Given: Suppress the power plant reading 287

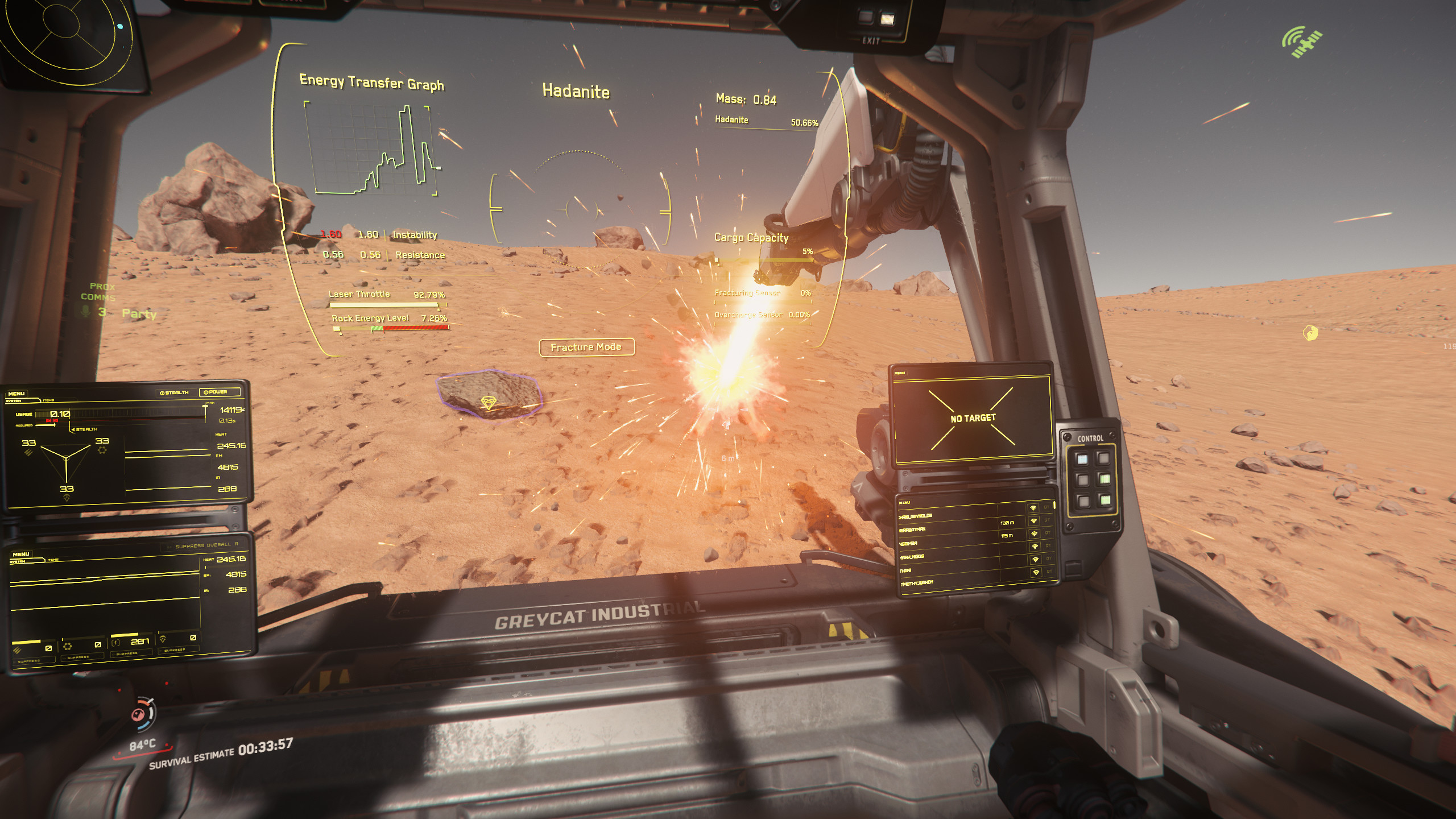Looking at the screenshot, I should 126,653.
